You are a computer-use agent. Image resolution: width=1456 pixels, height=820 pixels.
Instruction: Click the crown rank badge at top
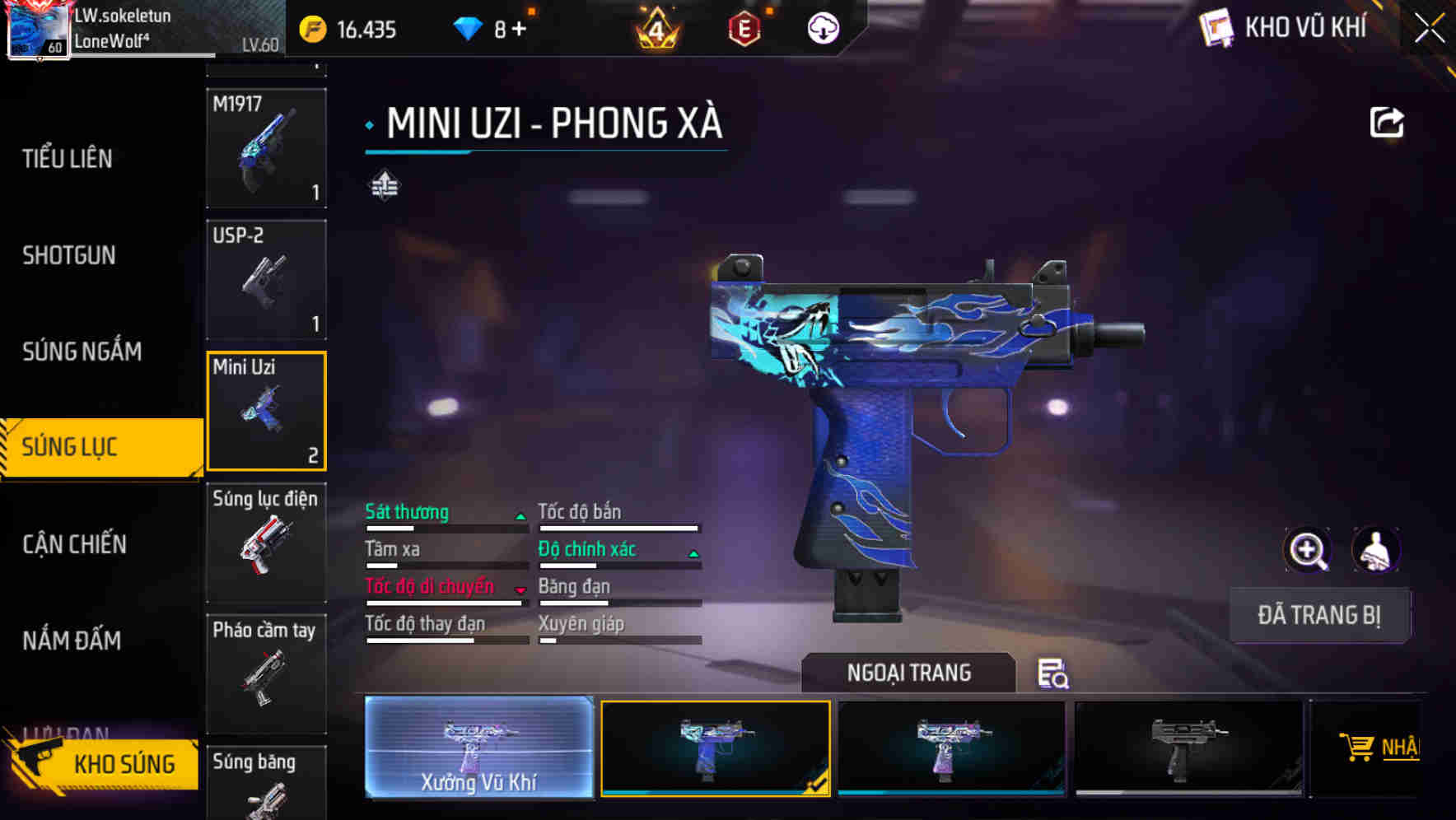[x=655, y=27]
